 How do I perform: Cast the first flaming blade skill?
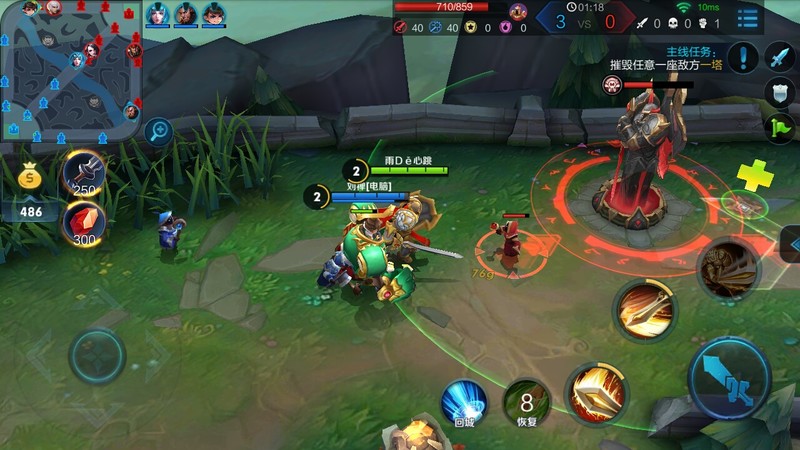pos(597,393)
